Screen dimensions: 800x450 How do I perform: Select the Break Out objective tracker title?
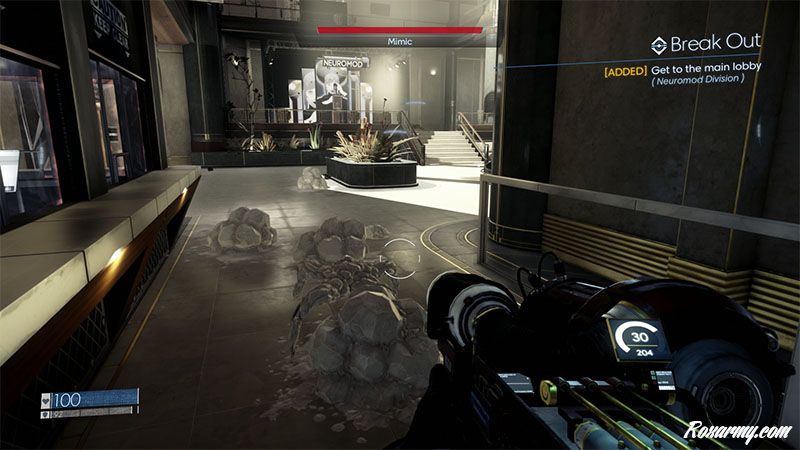pyautogui.click(x=715, y=43)
